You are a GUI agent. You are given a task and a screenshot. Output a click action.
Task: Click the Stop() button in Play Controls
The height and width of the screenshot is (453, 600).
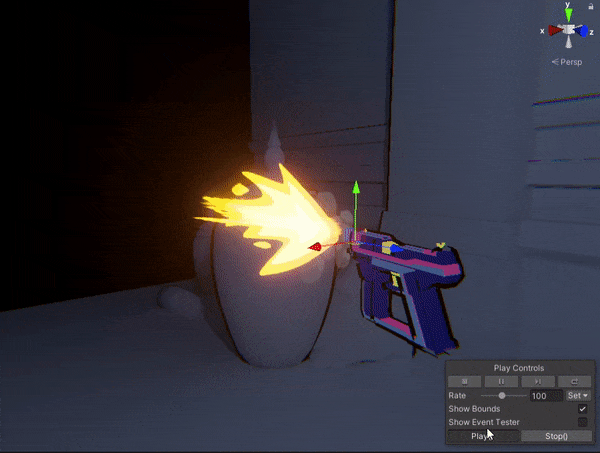point(556,436)
